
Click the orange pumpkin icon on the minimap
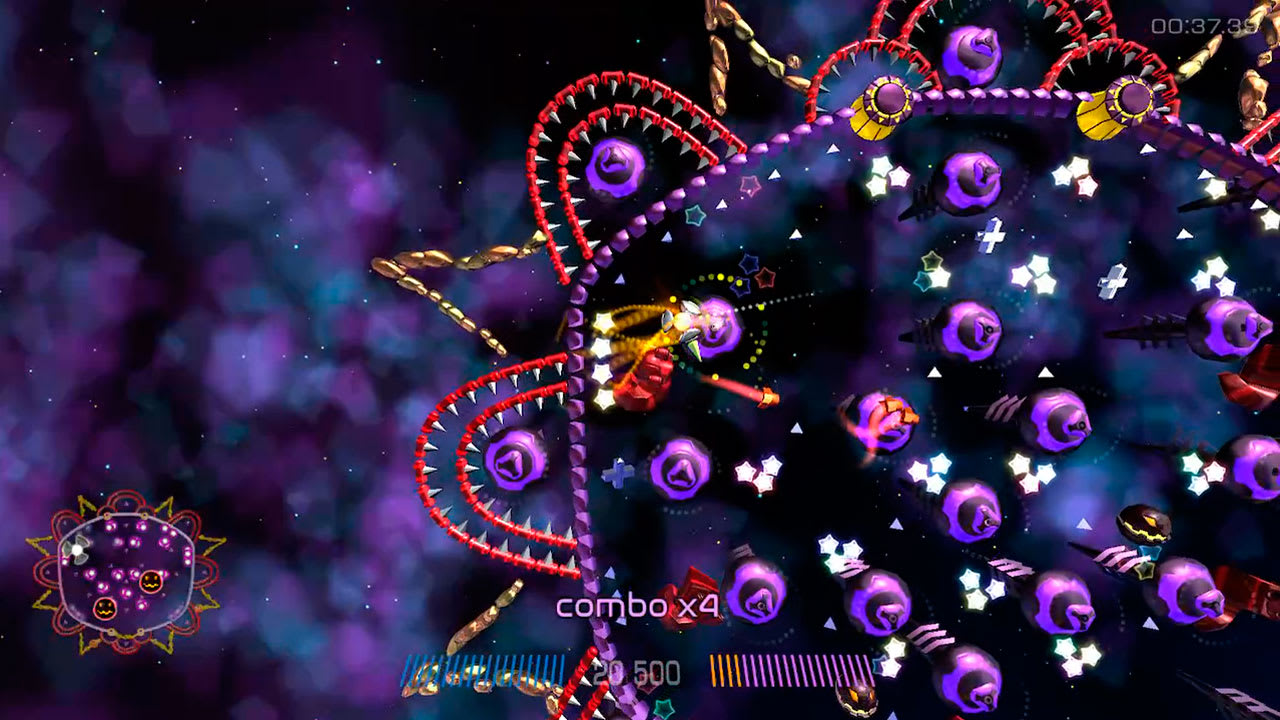(x=150, y=582)
